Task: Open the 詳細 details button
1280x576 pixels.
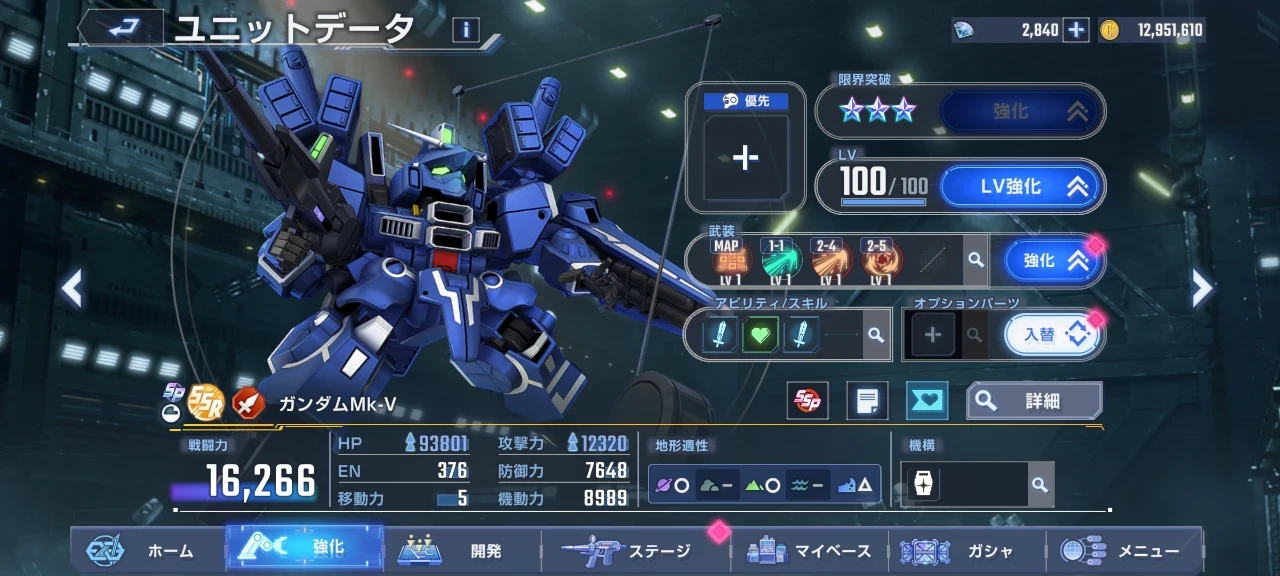Action: click(1034, 401)
